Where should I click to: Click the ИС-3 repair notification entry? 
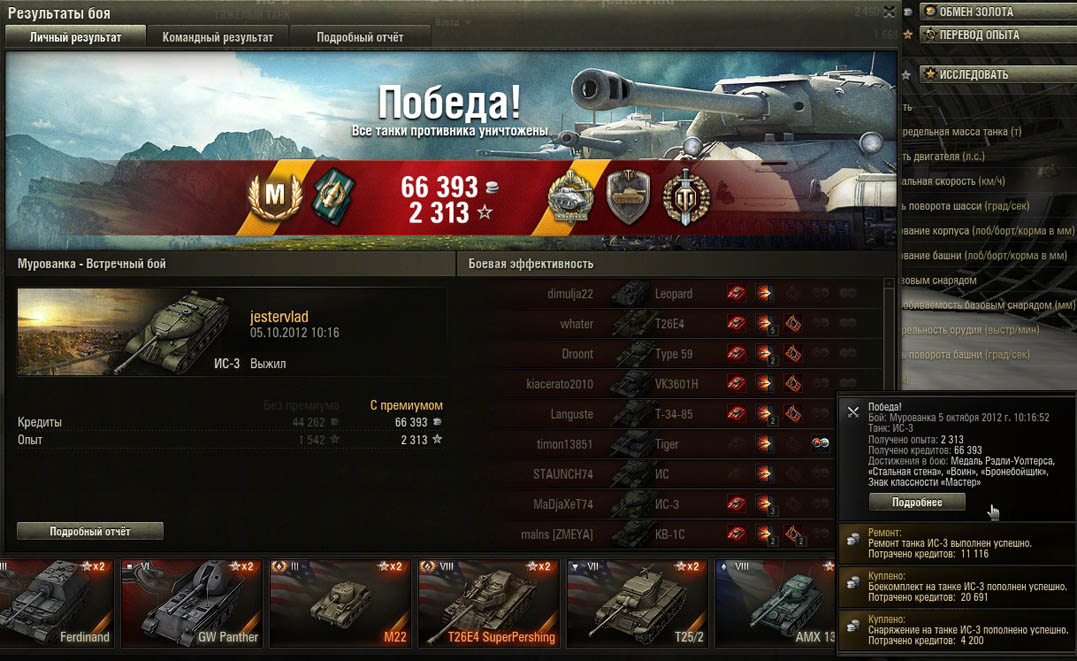point(956,544)
